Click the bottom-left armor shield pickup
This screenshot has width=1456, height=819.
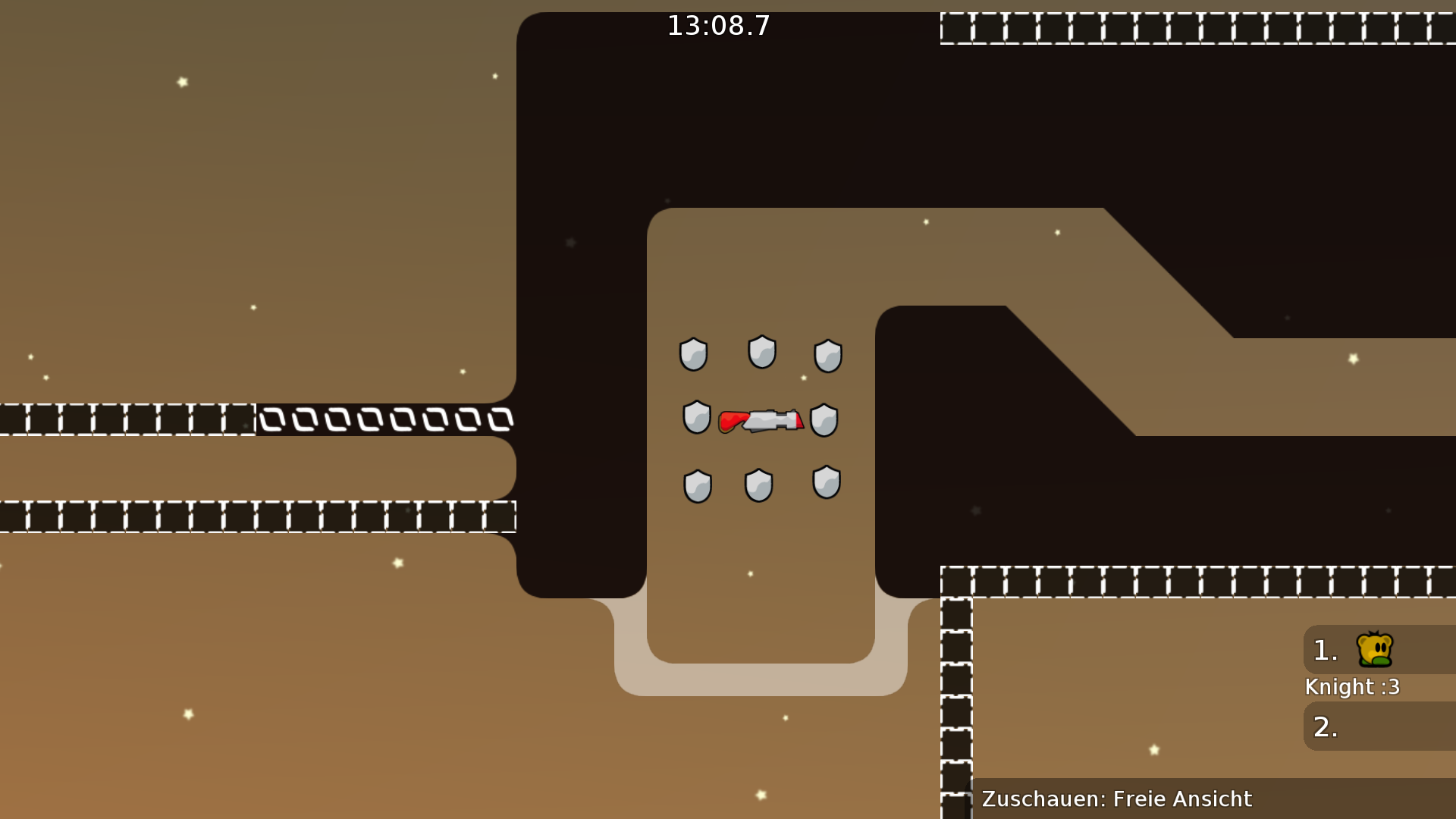pos(696,485)
